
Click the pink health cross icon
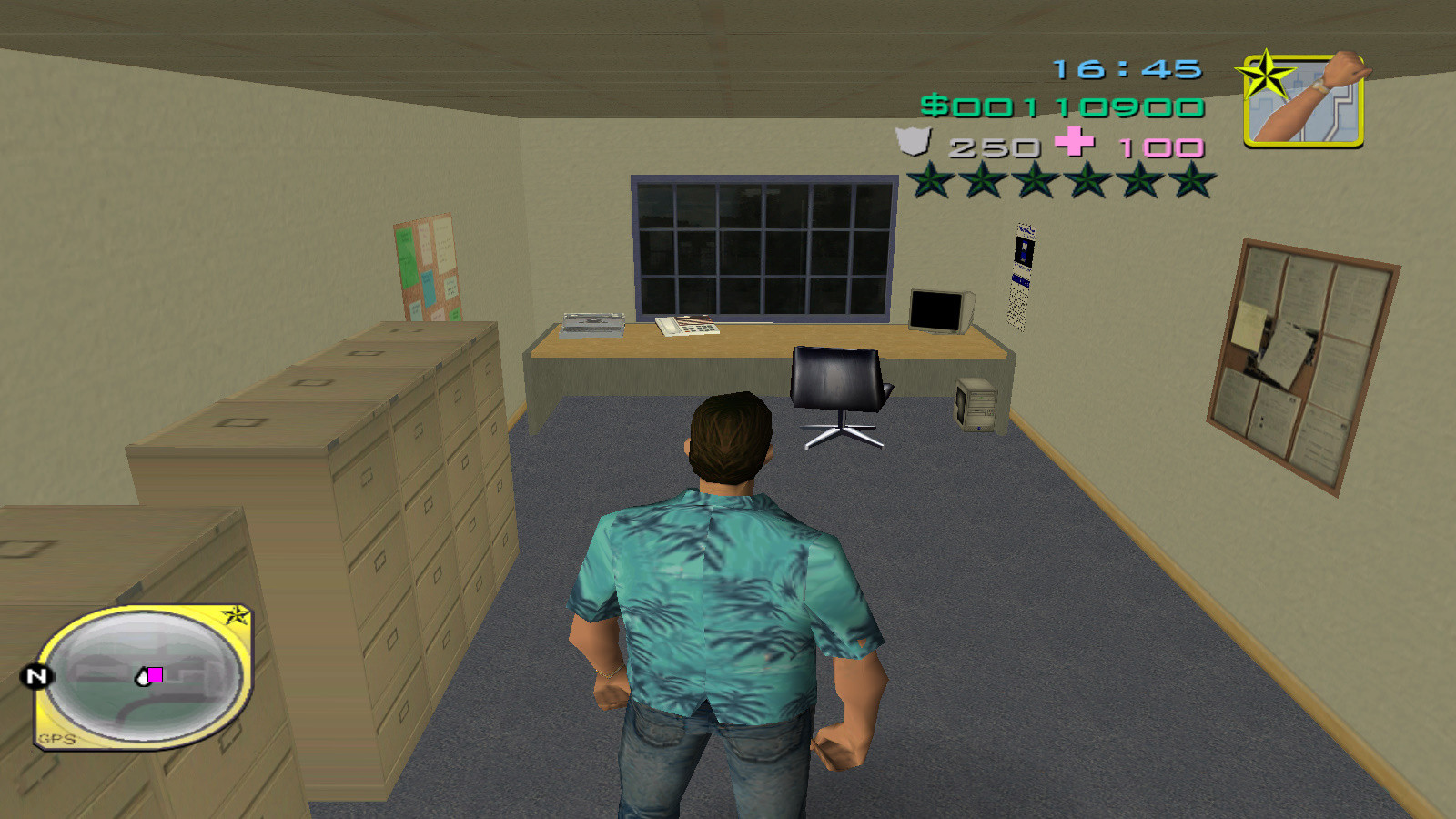pos(1072,143)
